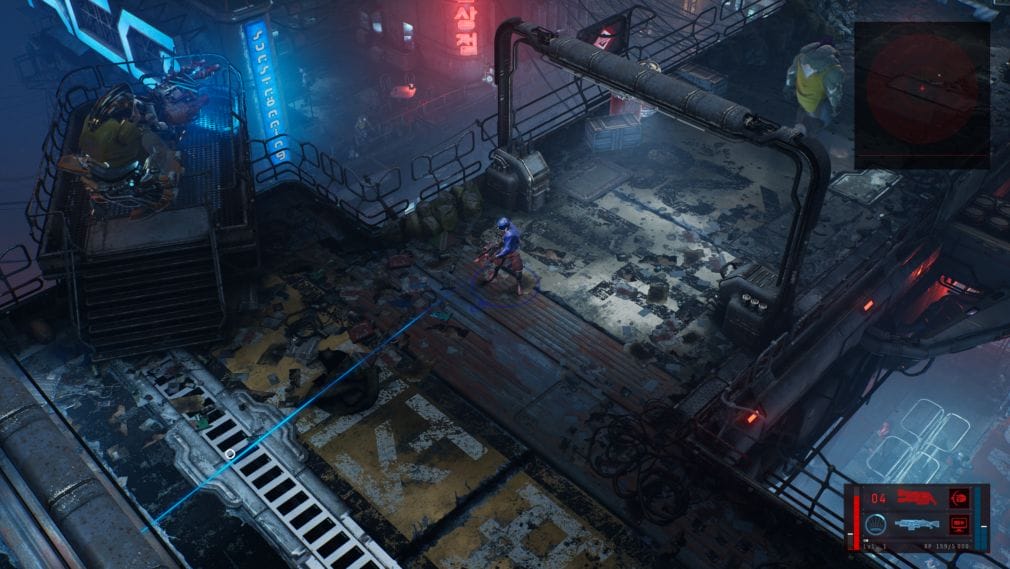Image resolution: width=1010 pixels, height=569 pixels.
Task: Select the red secondary weapon icon
Action: 918,497
